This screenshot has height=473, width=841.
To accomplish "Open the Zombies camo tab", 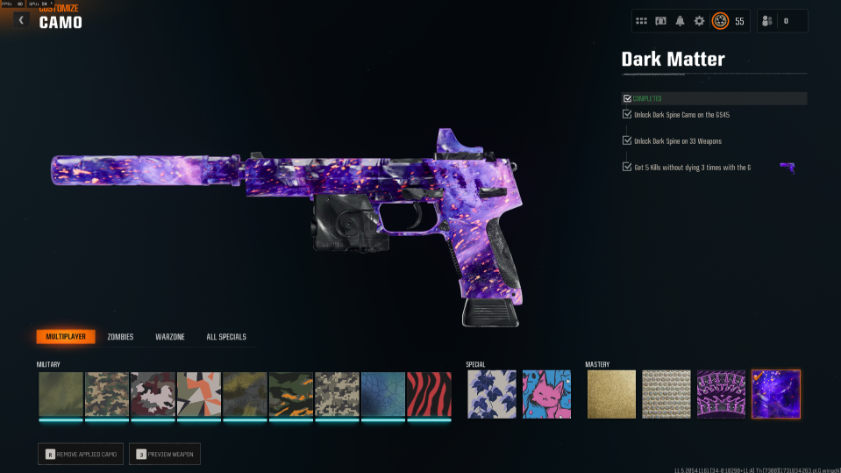I will click(x=120, y=337).
